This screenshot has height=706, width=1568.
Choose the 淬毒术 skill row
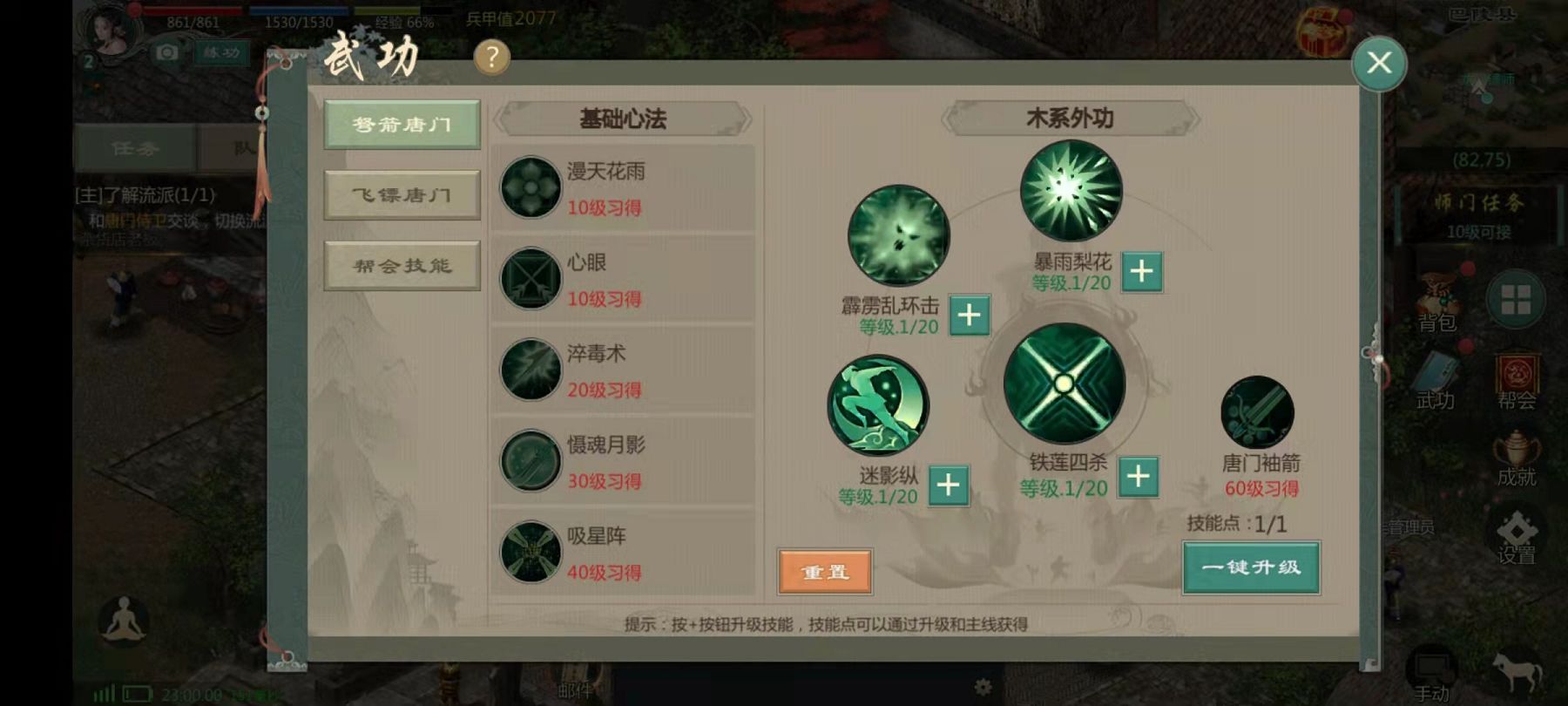point(623,370)
